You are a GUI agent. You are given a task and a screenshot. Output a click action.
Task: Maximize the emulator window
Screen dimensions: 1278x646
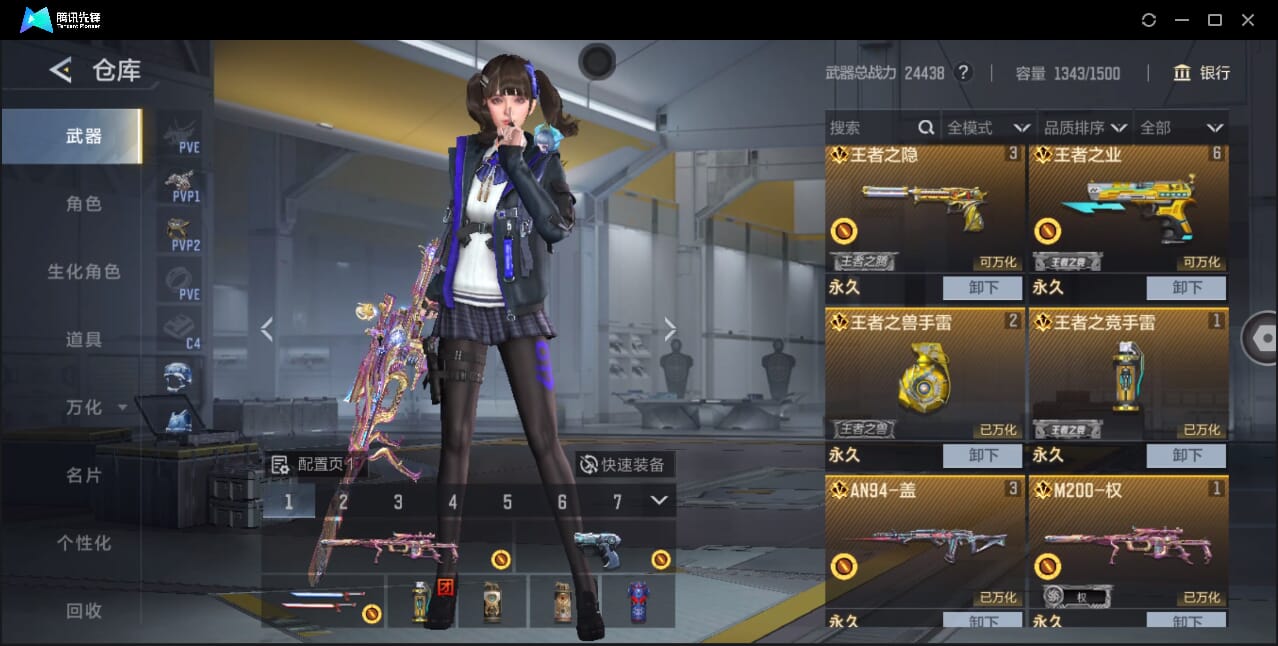[x=1215, y=20]
